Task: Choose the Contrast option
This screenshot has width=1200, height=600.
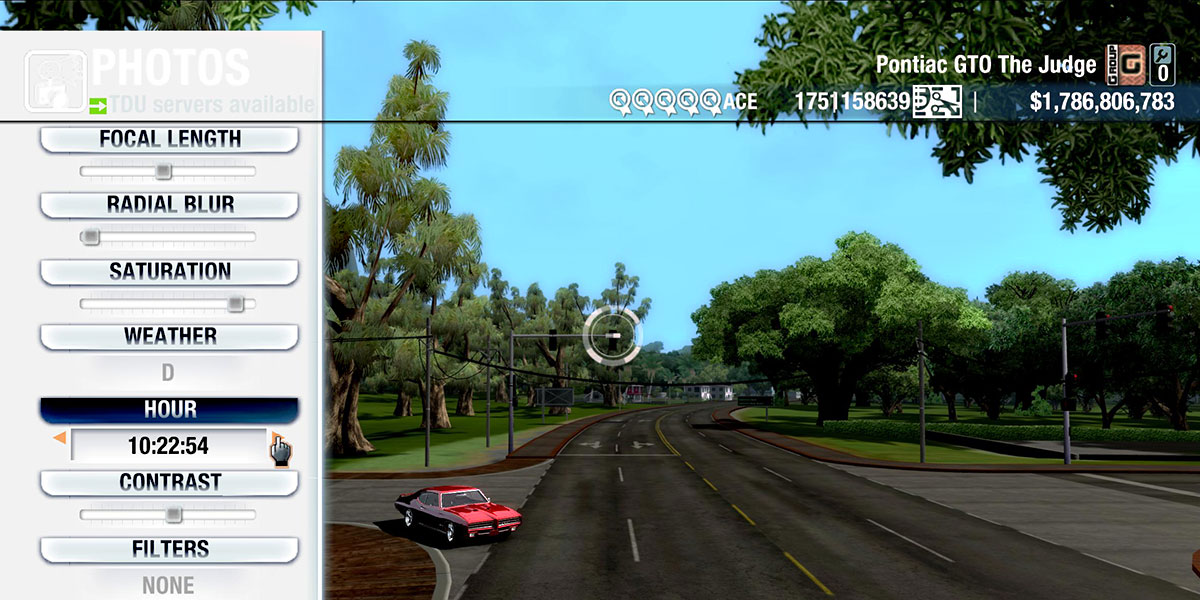Action: point(169,483)
